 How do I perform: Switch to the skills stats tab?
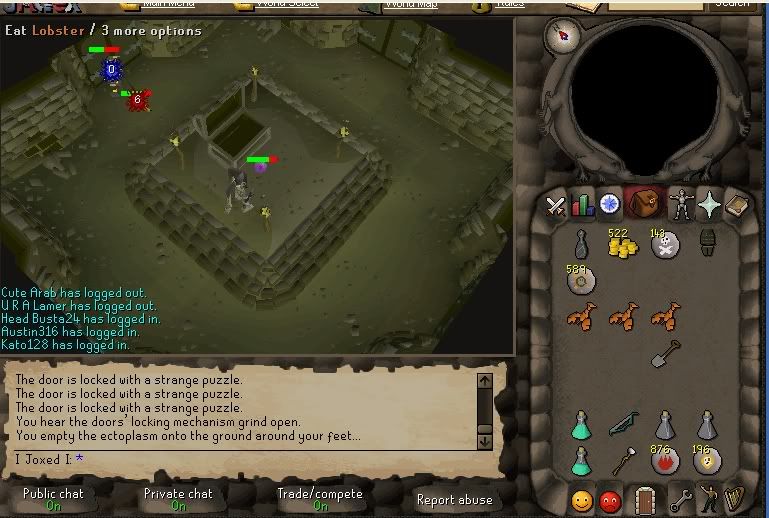coord(582,205)
